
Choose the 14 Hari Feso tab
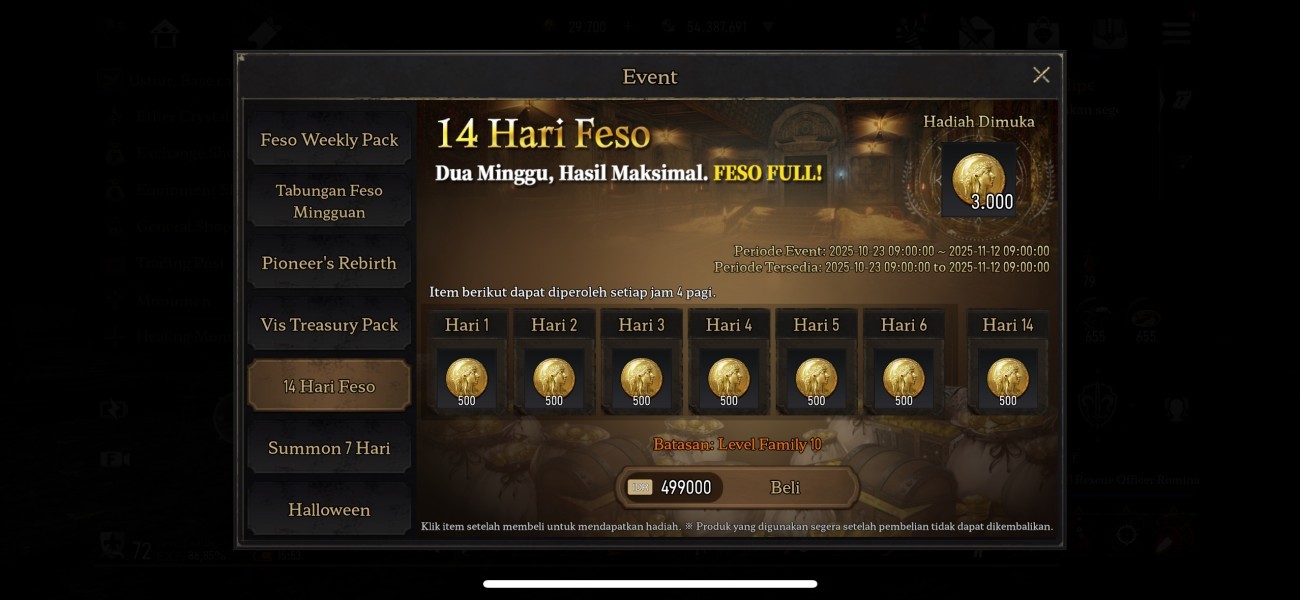[x=329, y=386]
